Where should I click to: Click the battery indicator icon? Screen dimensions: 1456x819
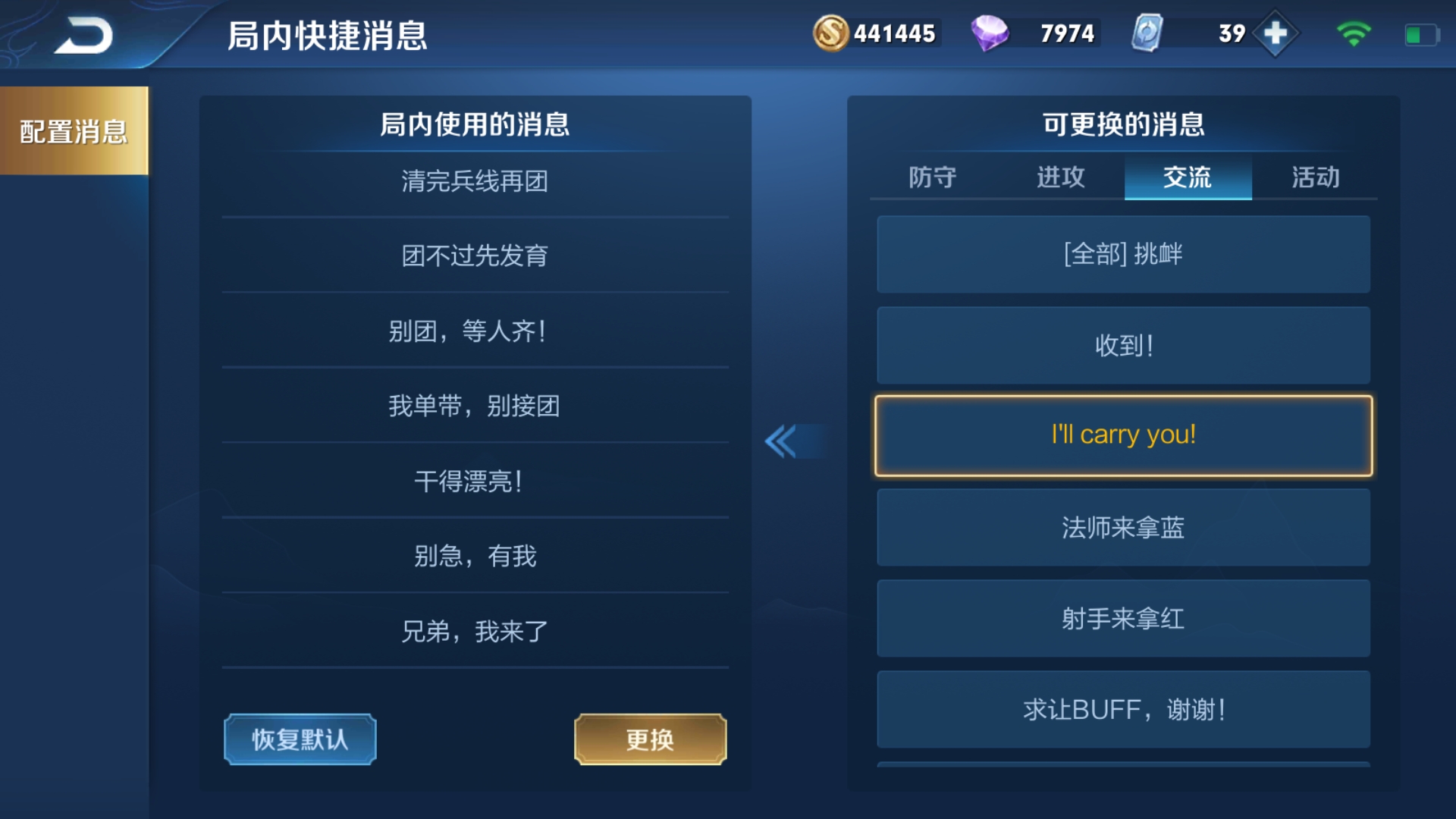1422,33
